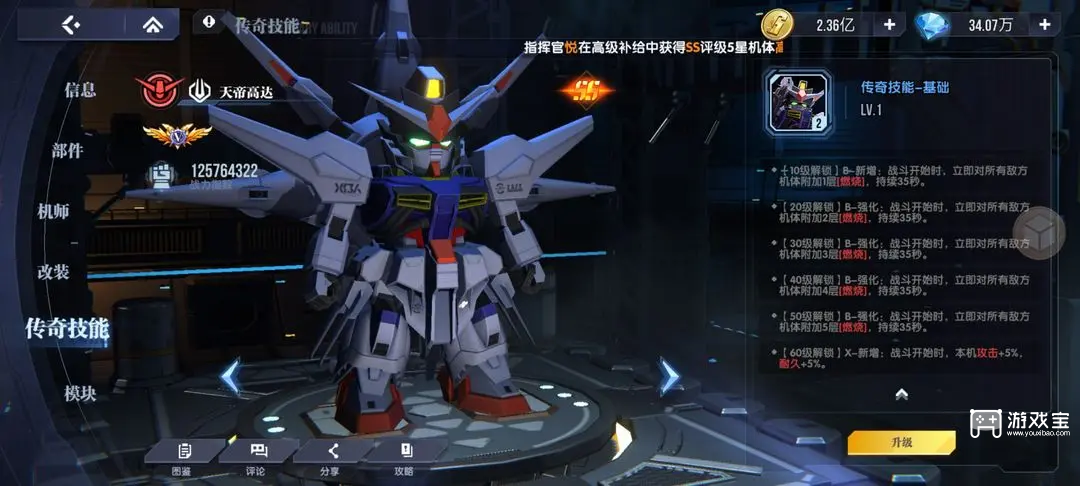
Task: Choose the 传奇技能 legendary skill tab
Action: point(67,328)
